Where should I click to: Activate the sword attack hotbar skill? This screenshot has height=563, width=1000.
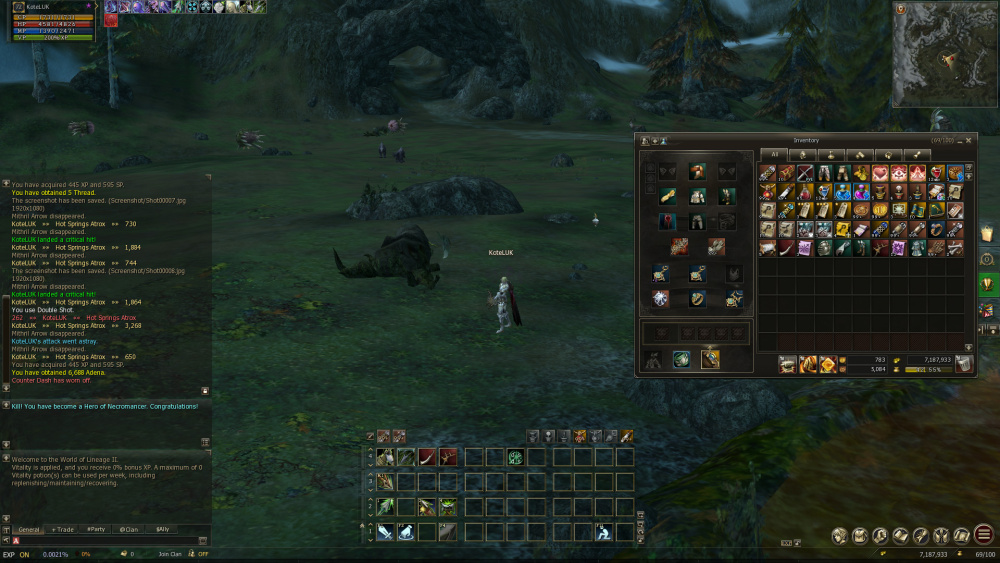point(385,533)
